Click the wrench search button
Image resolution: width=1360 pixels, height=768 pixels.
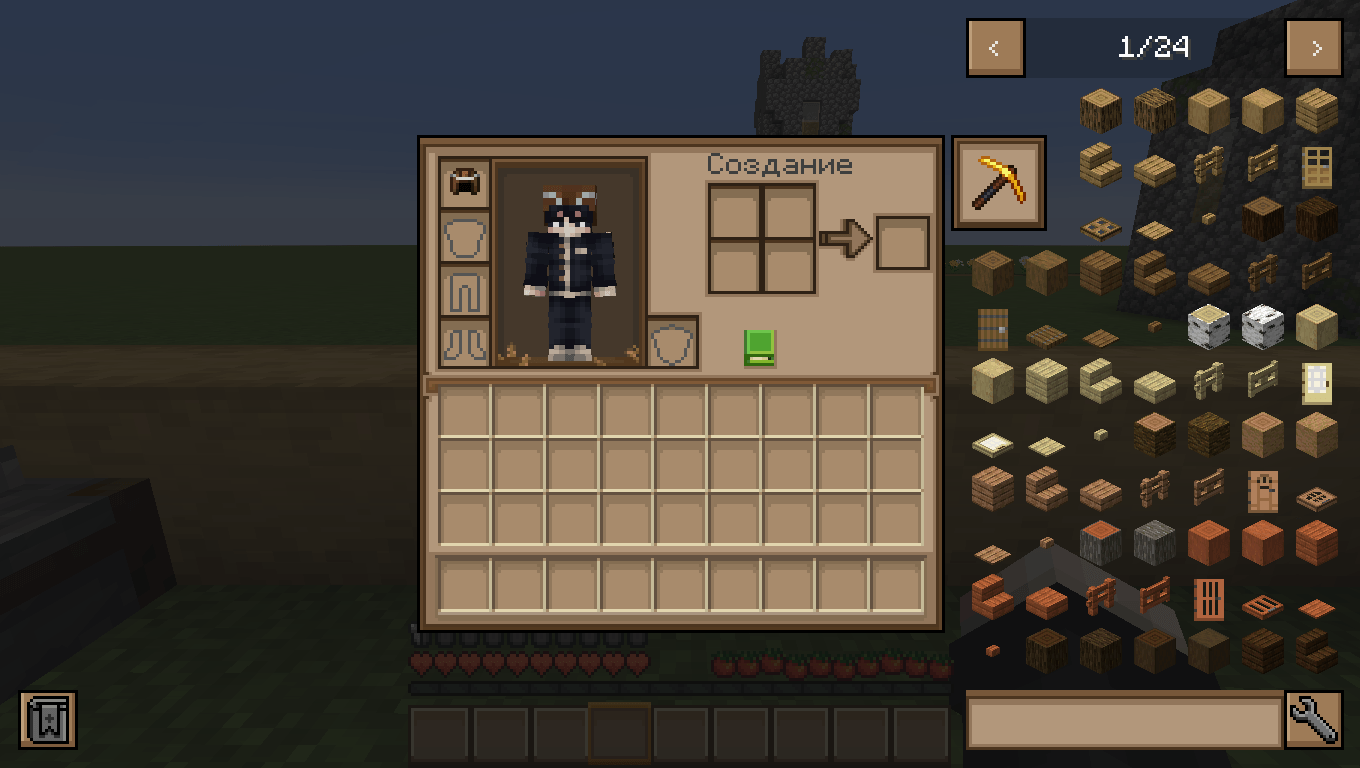click(1317, 720)
